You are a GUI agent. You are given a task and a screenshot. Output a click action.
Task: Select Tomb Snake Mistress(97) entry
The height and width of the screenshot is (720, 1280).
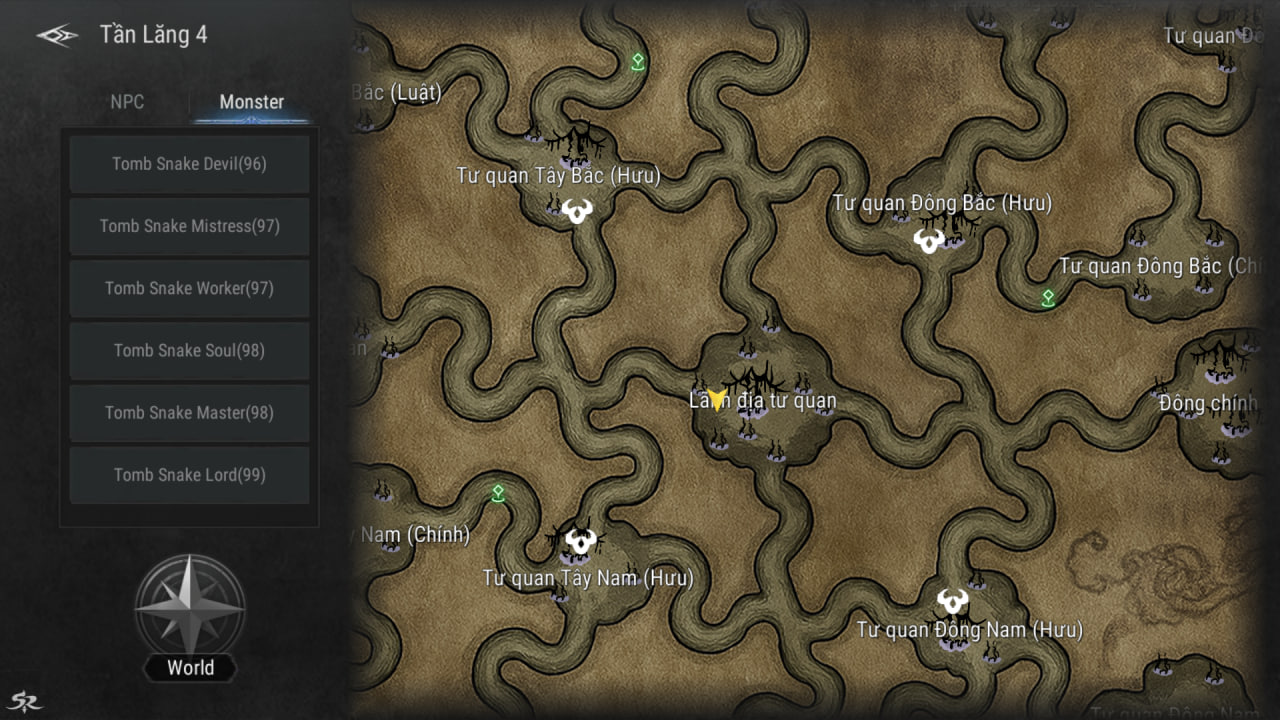click(x=189, y=226)
